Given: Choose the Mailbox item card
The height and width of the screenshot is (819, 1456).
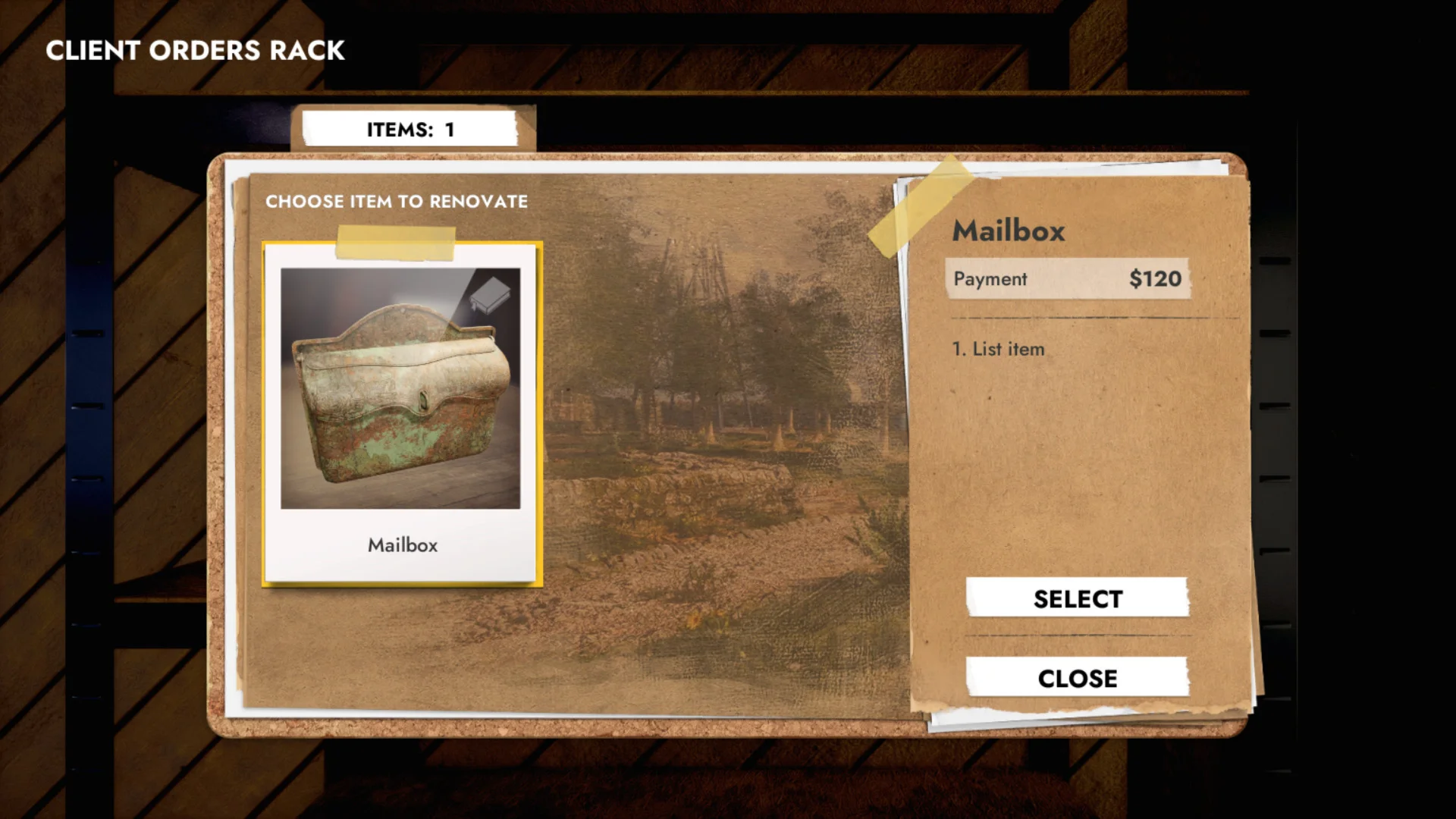Looking at the screenshot, I should tap(401, 413).
